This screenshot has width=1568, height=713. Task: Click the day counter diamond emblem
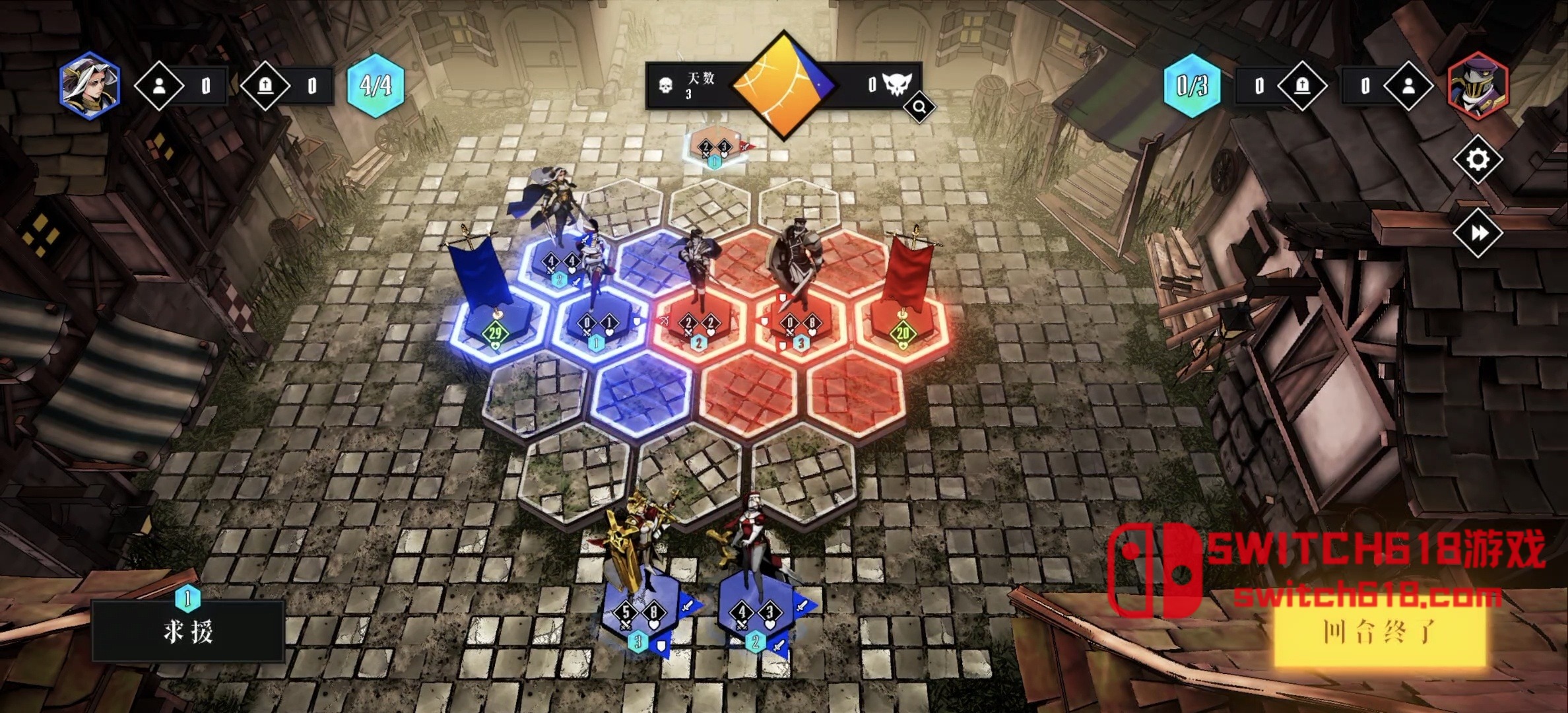tap(783, 85)
